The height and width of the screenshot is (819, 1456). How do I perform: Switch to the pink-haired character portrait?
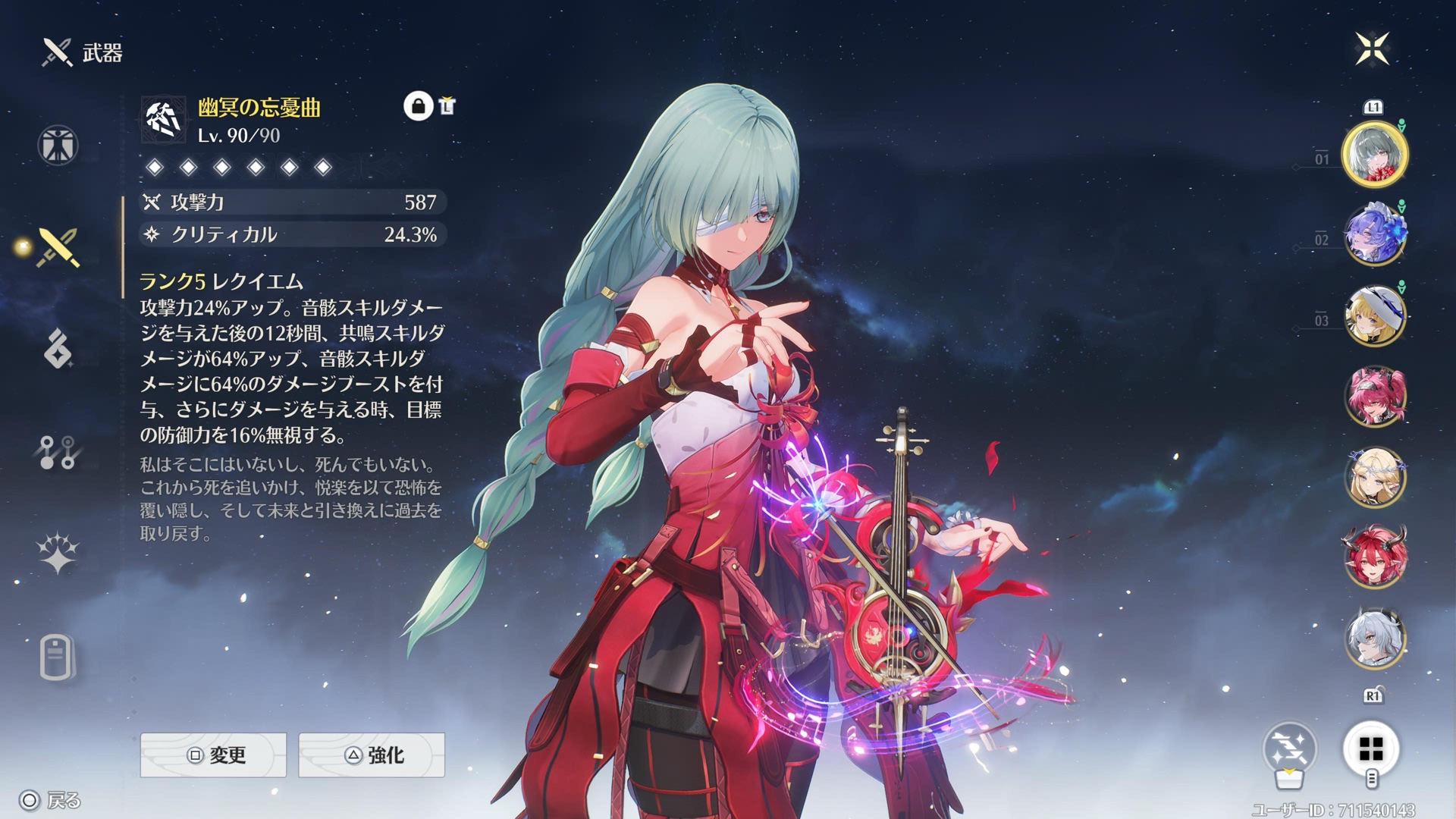coord(1374,396)
